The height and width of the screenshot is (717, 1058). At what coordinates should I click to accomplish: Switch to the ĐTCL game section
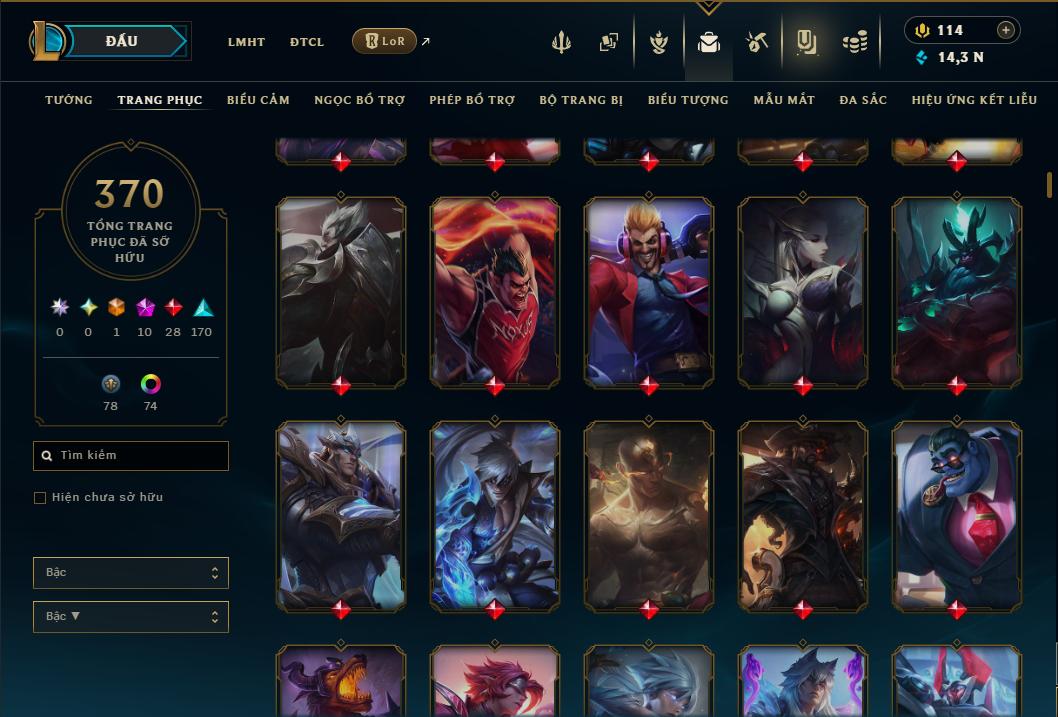(x=307, y=42)
